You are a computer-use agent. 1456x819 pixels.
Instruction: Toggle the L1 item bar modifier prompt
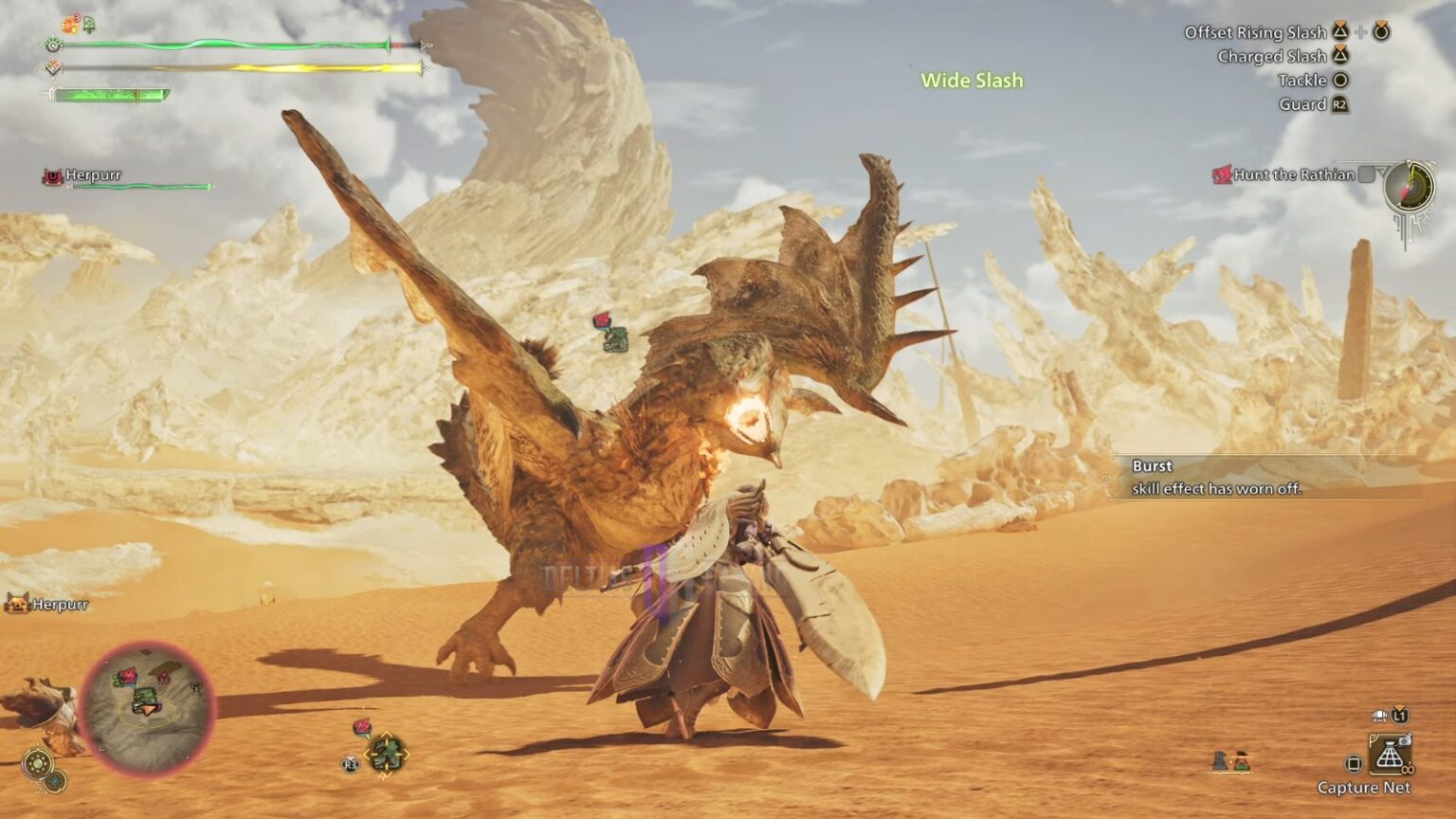click(x=1400, y=717)
